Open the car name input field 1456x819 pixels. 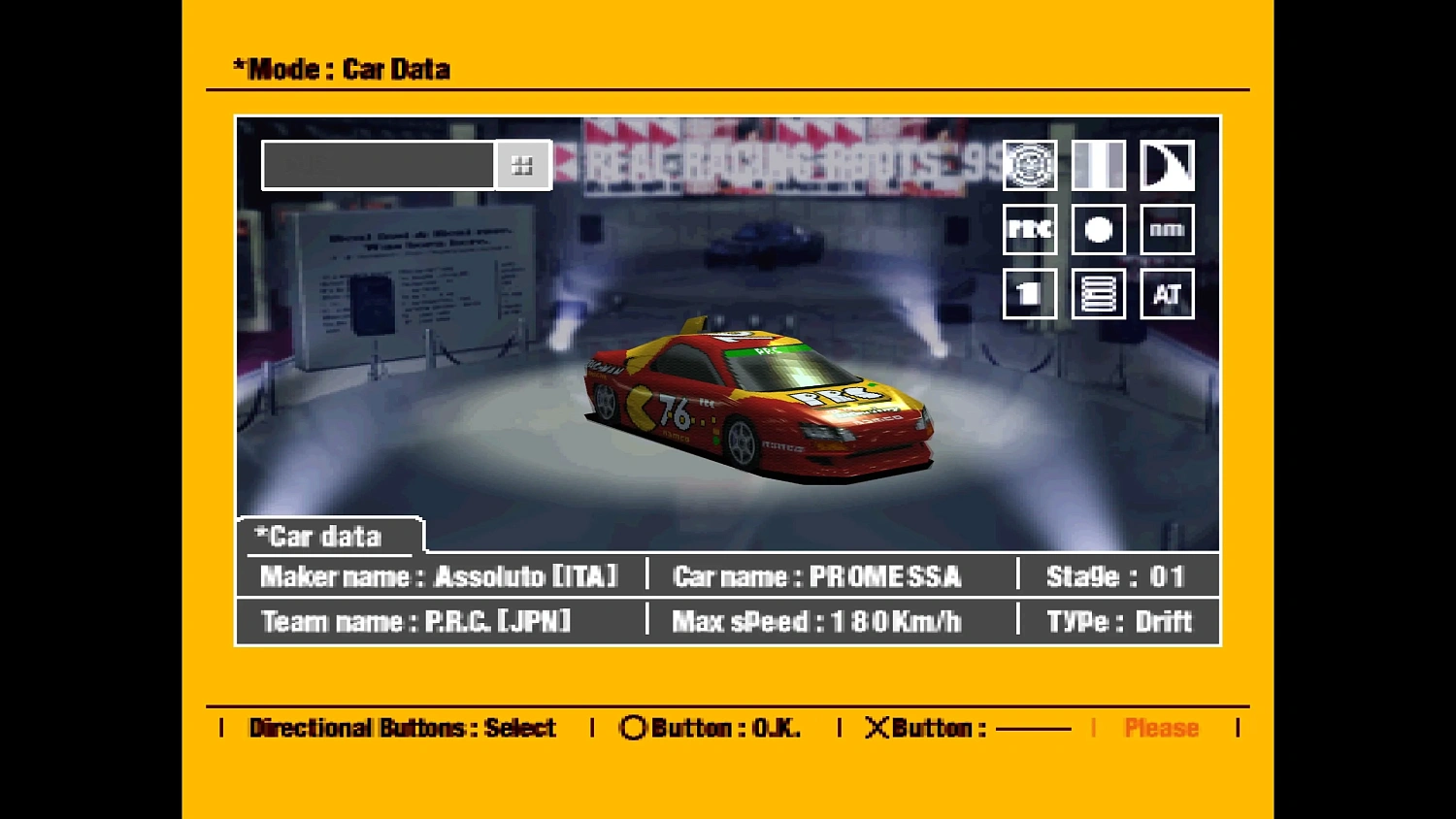tap(377, 164)
